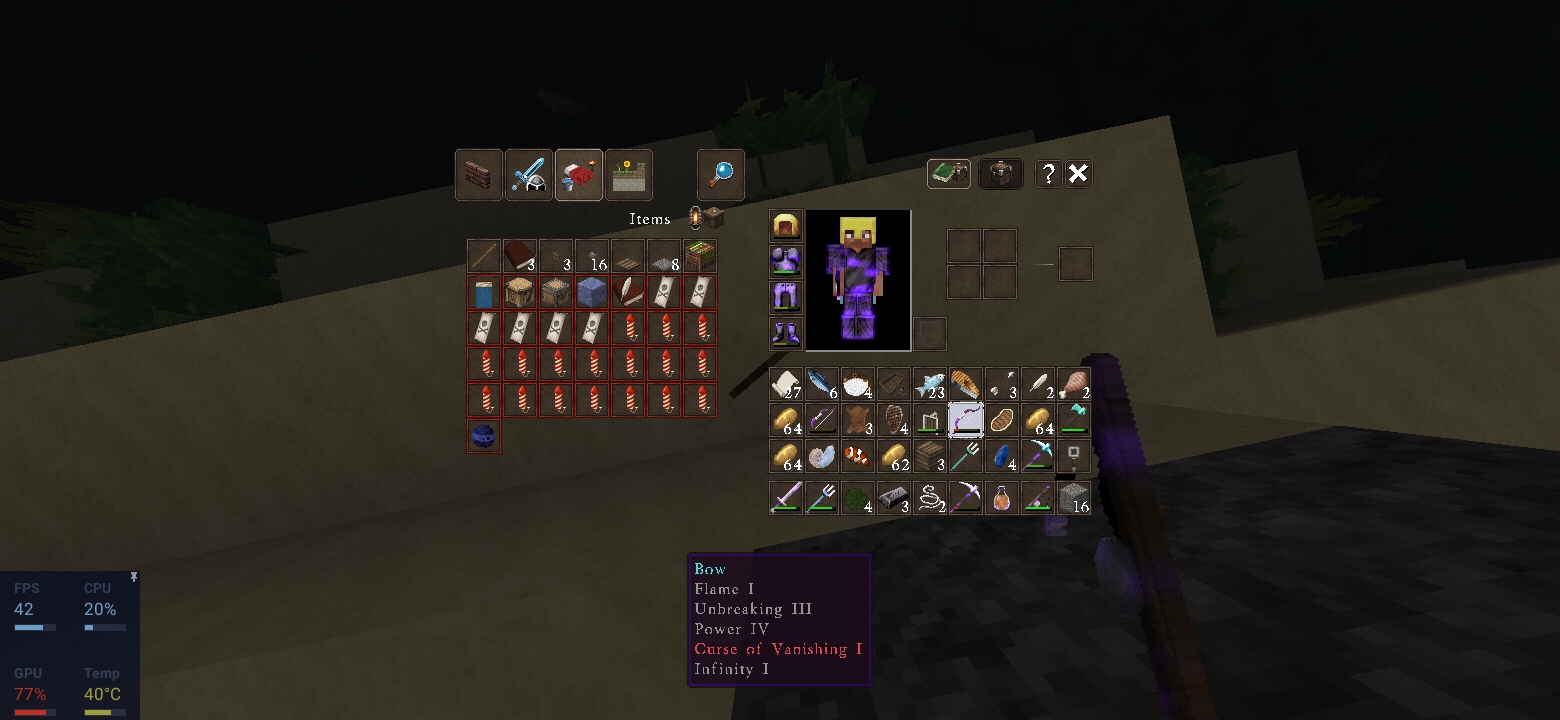
Task: Open the chest inventory tab icon
Action: tap(1001, 173)
